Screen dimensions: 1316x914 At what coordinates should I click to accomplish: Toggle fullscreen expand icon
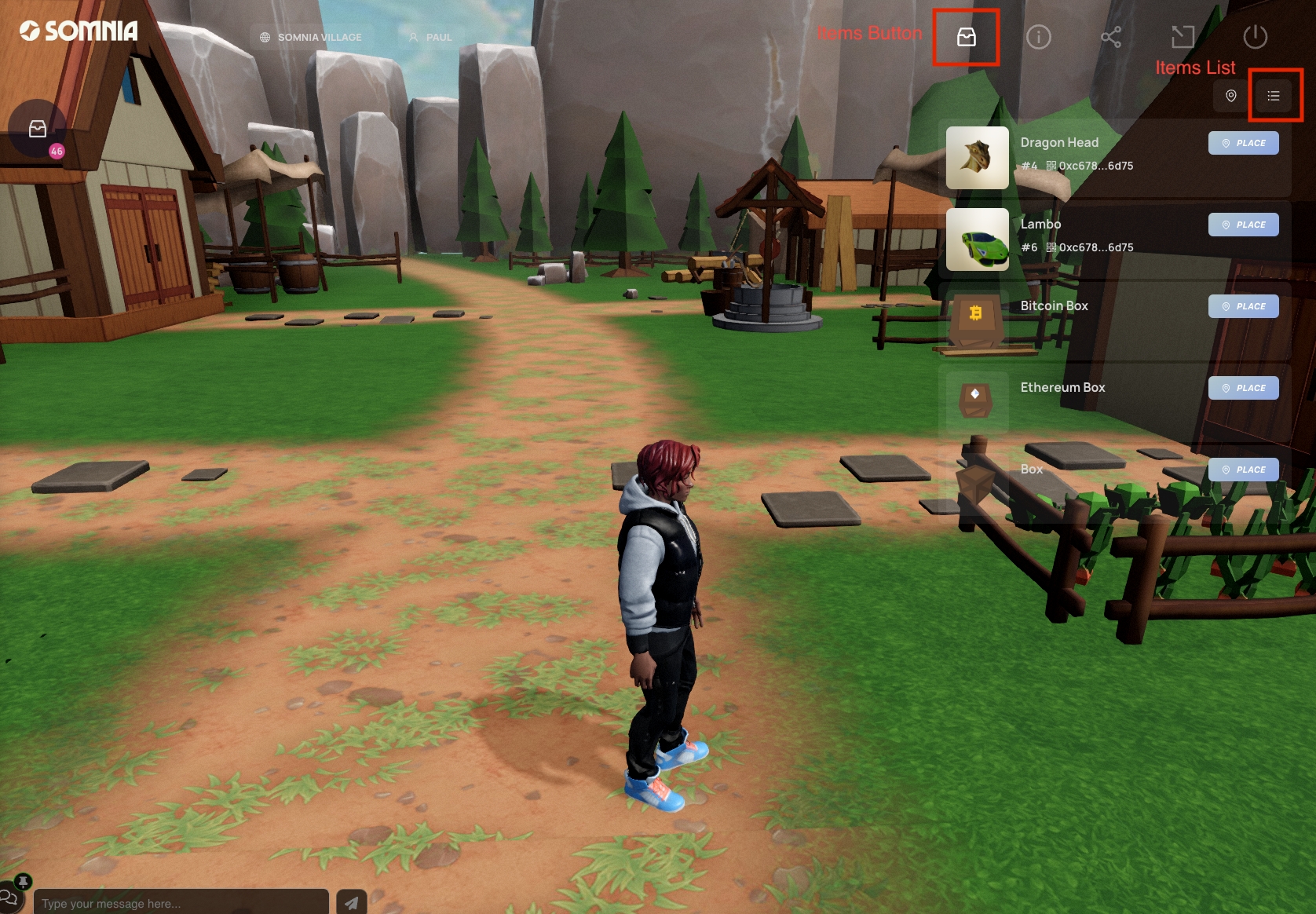tap(1183, 37)
